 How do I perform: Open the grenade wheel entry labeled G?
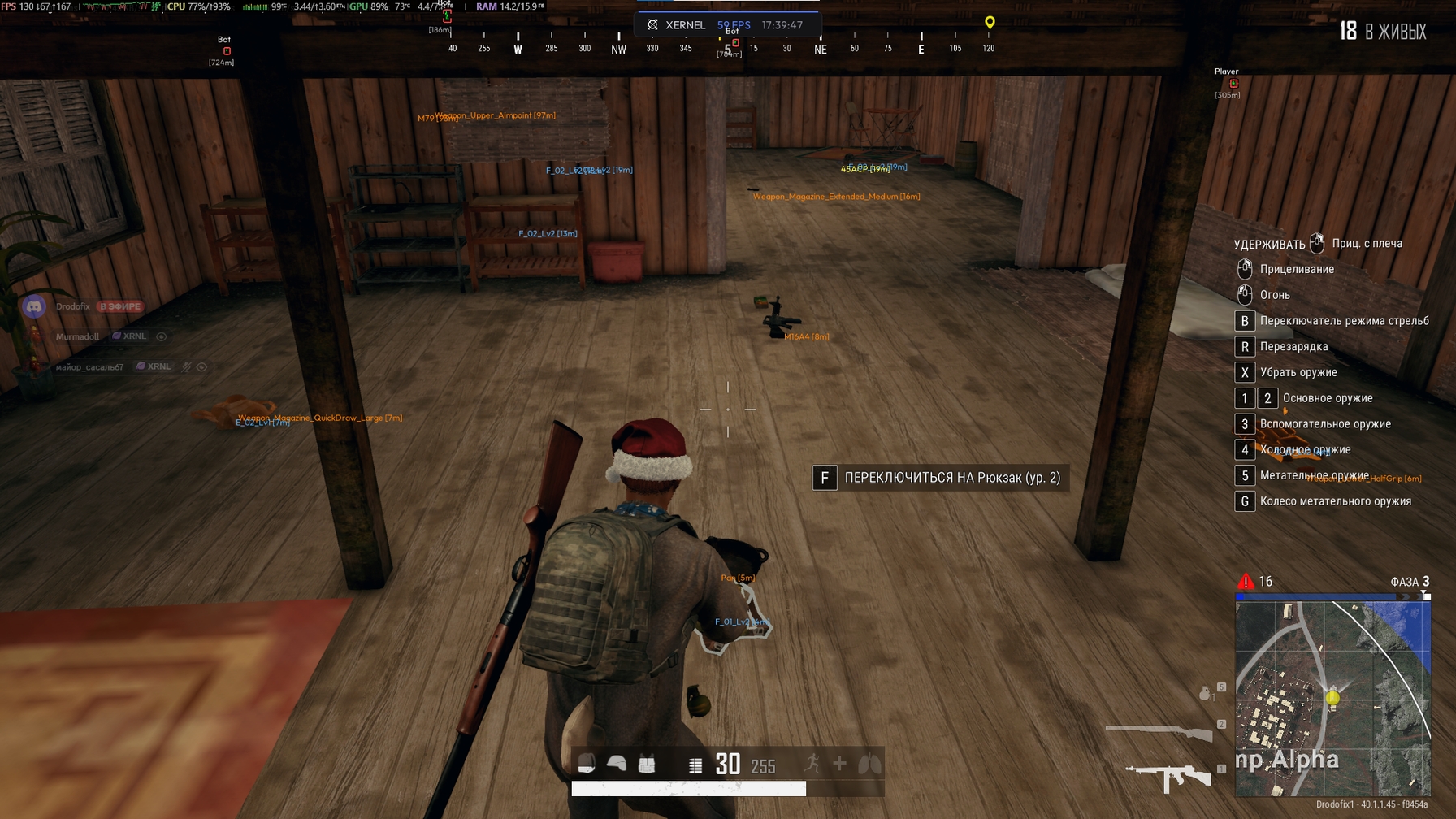pyautogui.click(x=1244, y=501)
